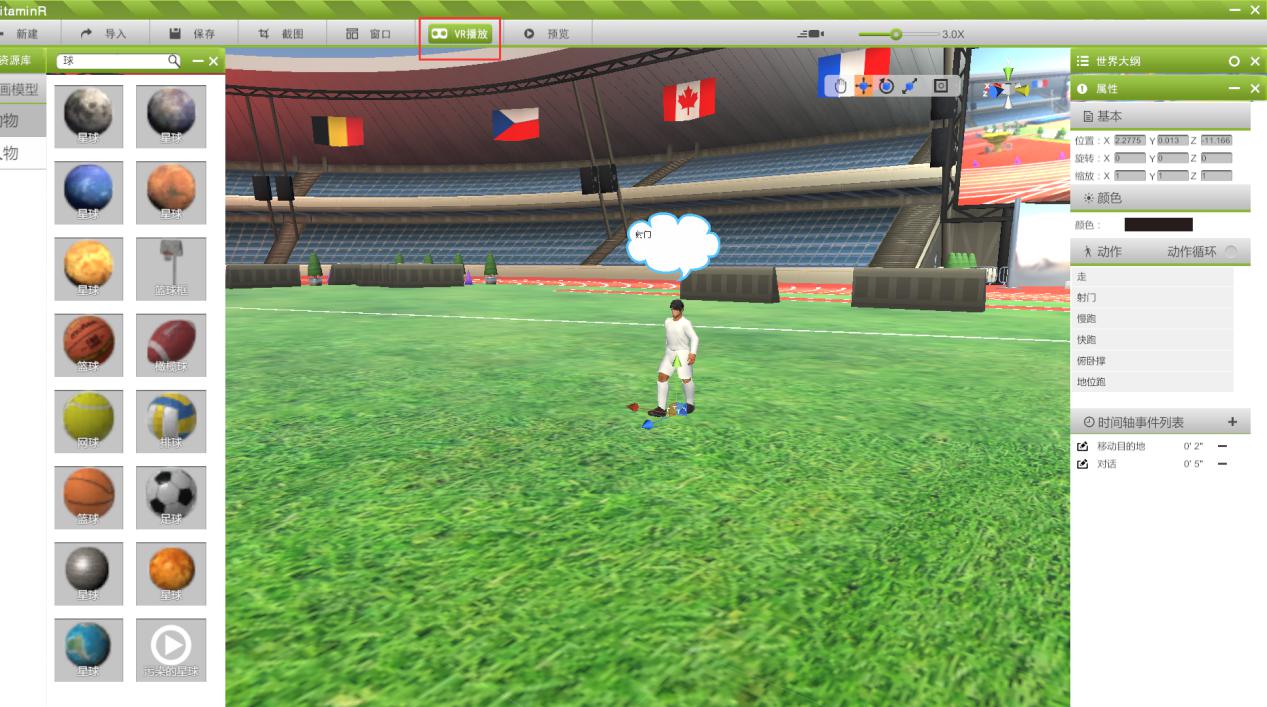This screenshot has width=1267, height=707.
Task: Switch to the scale tool icon
Action: [910, 86]
